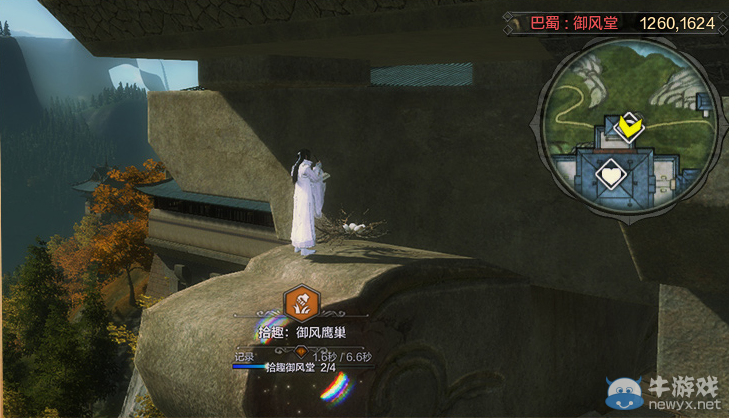Select the yellow chevron marker on minimap
Screen dimensions: 729x418
(629, 127)
